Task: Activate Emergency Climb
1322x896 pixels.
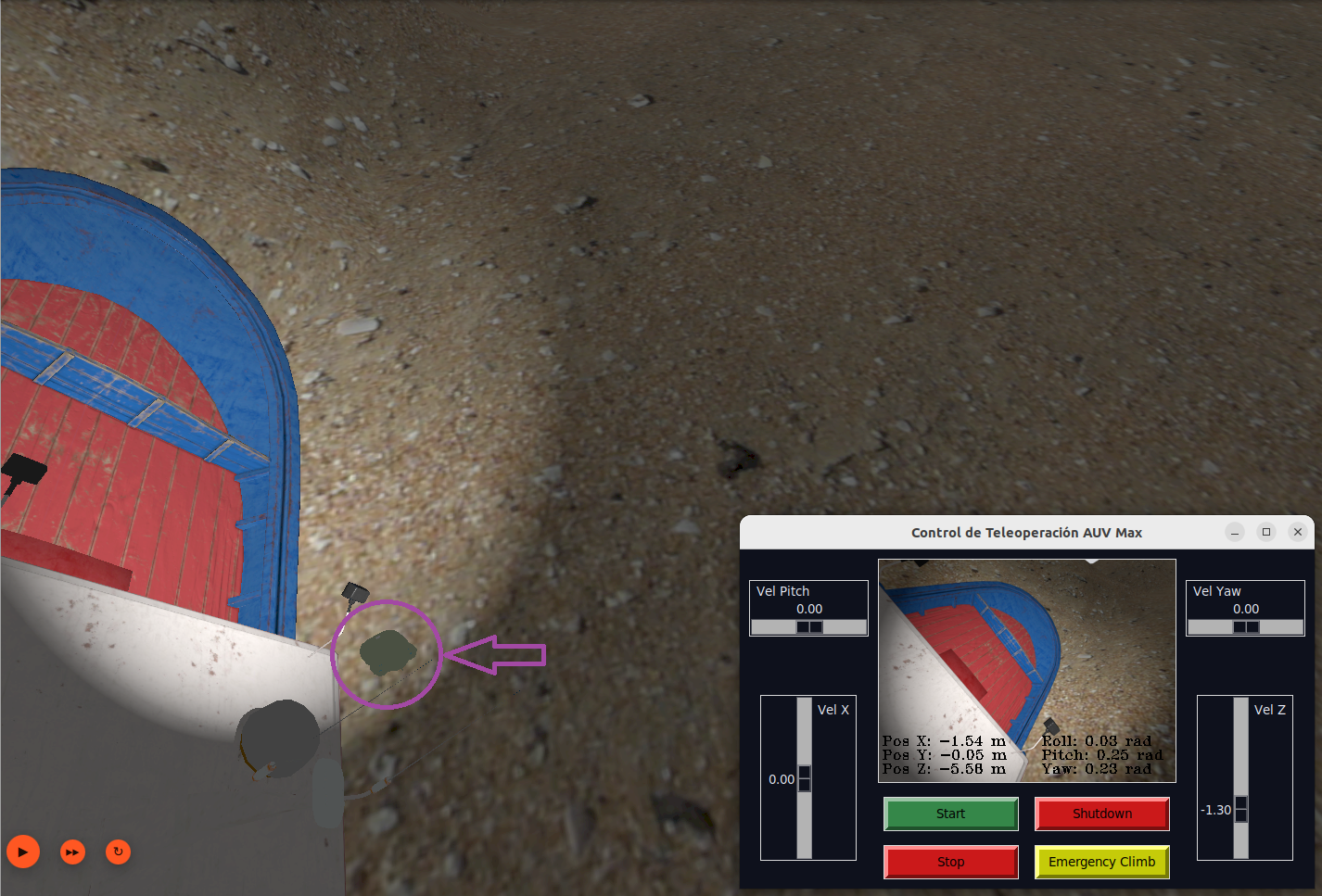Action: 1101,862
